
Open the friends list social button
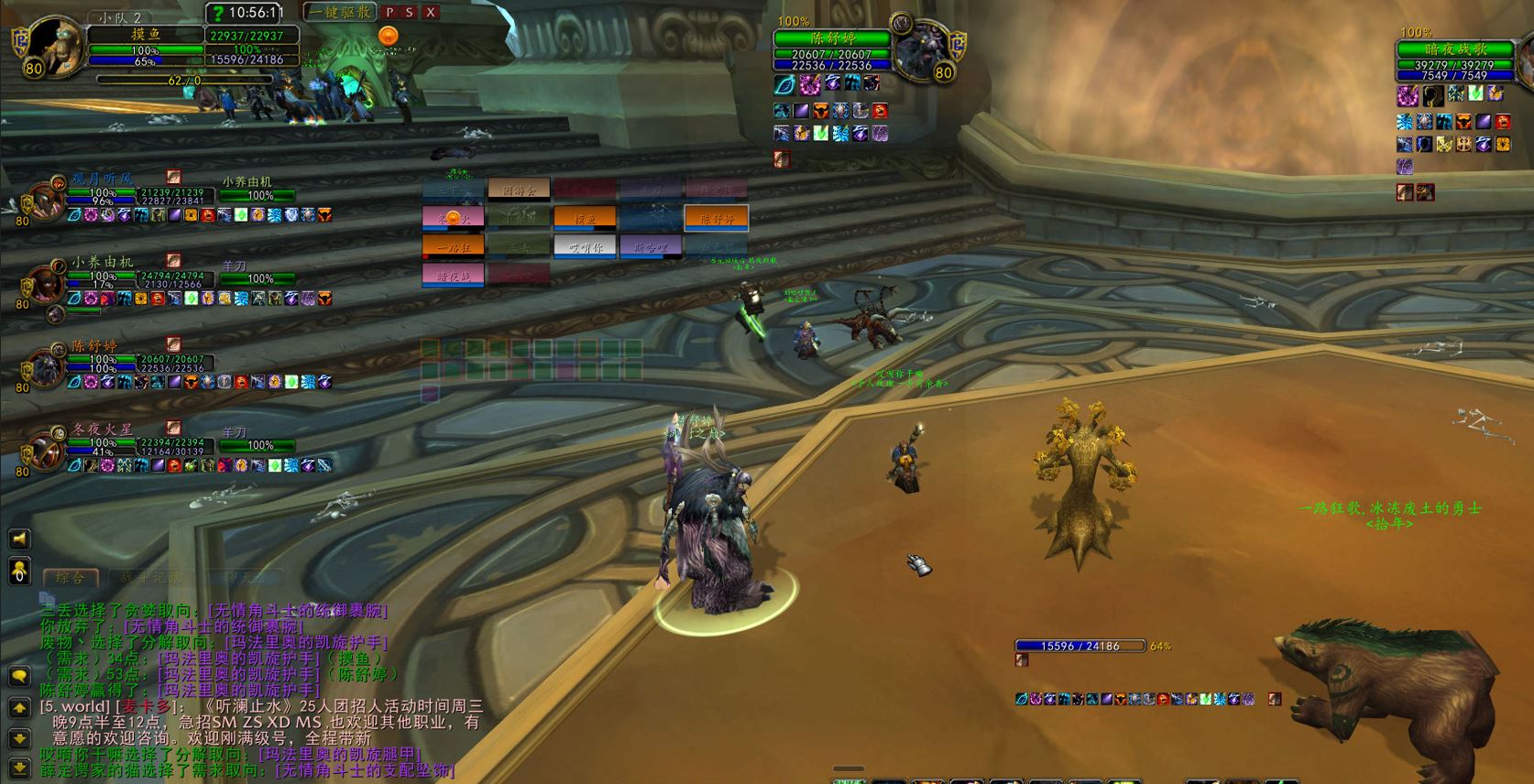(19, 570)
